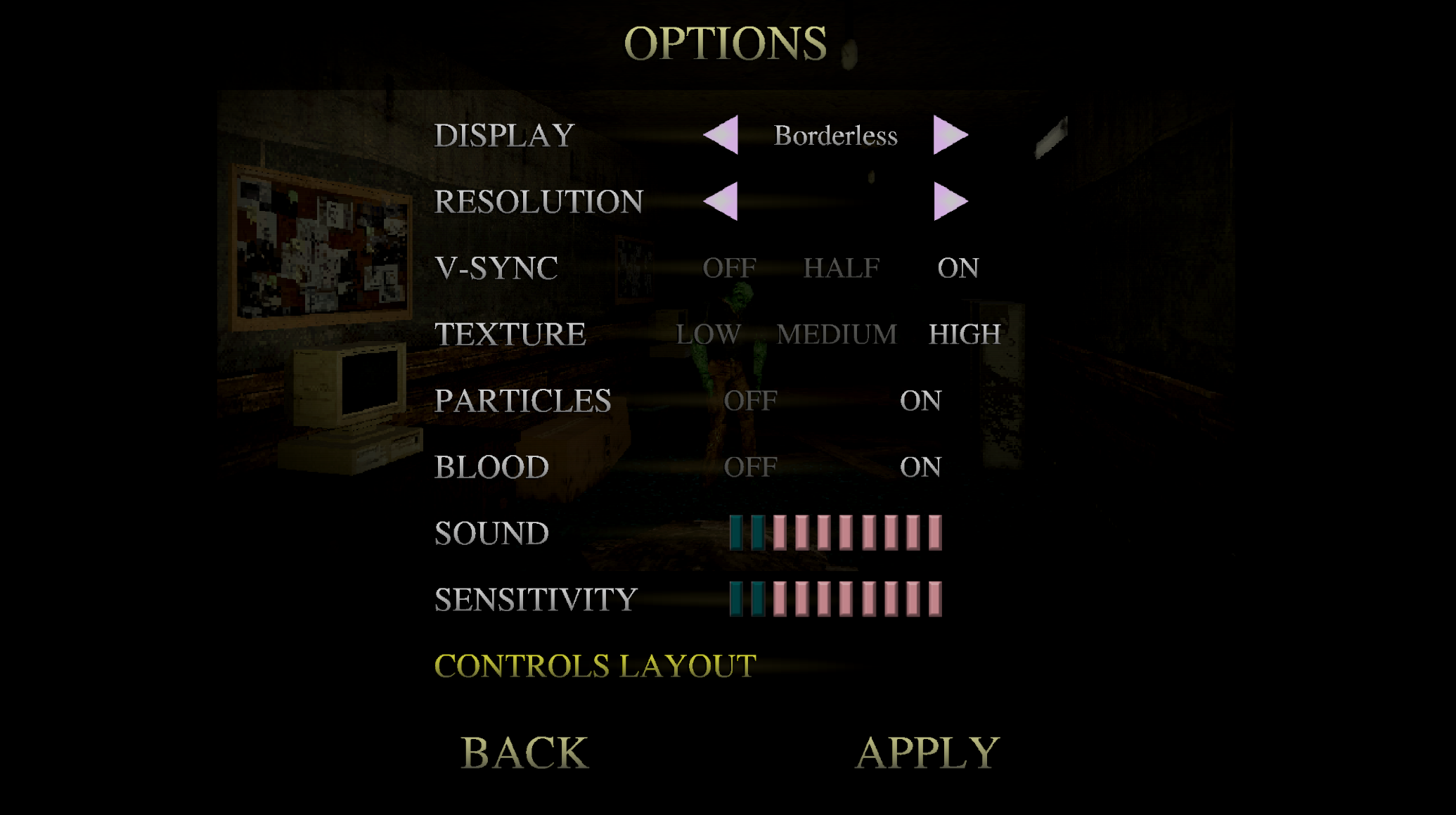
Task: Turn PARTICLES OFF
Action: point(751,401)
